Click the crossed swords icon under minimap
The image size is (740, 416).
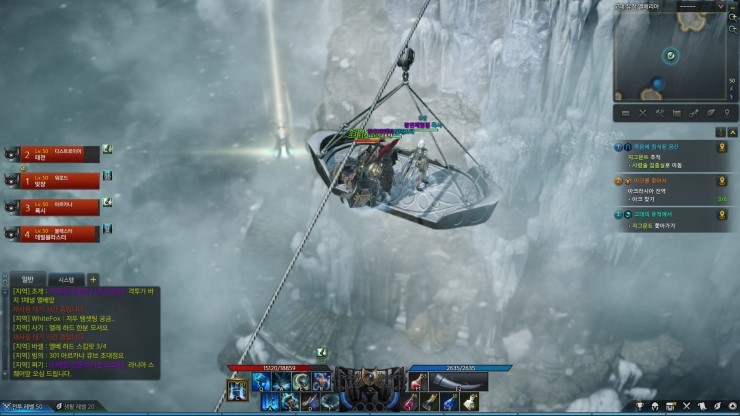coord(643,113)
